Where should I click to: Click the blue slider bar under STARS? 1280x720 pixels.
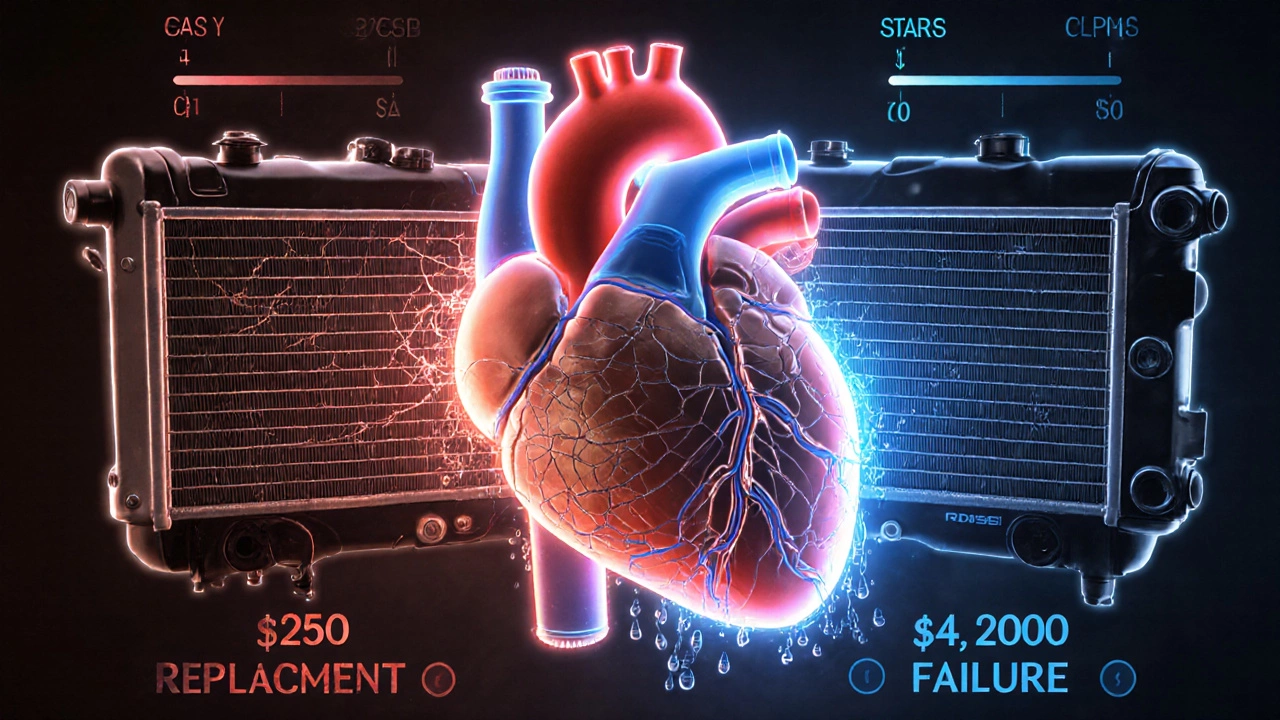pos(1004,80)
